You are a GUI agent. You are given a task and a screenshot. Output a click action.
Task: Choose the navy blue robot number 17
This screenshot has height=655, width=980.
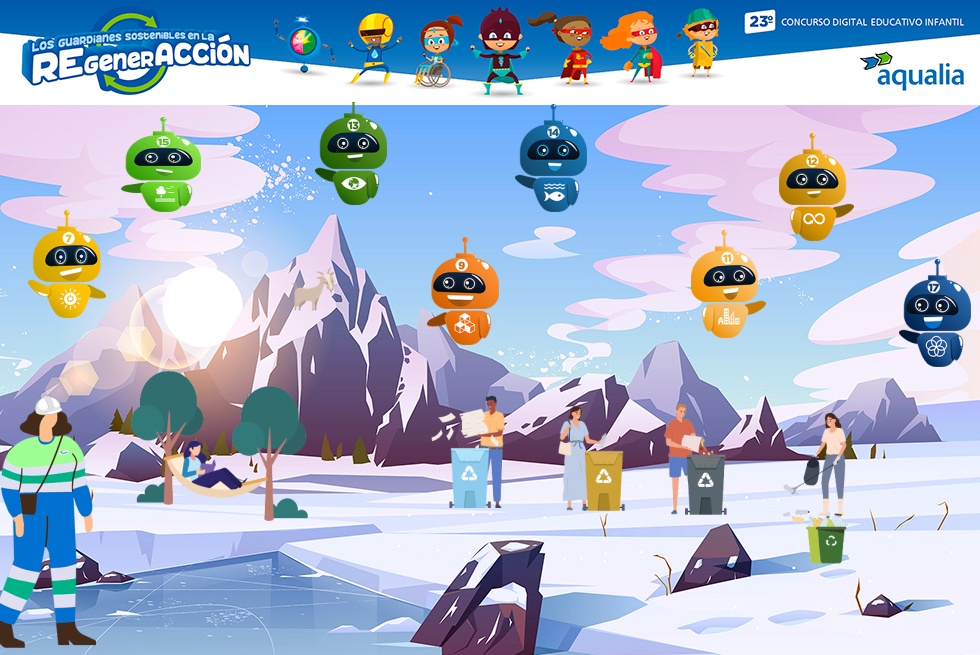[x=936, y=316]
